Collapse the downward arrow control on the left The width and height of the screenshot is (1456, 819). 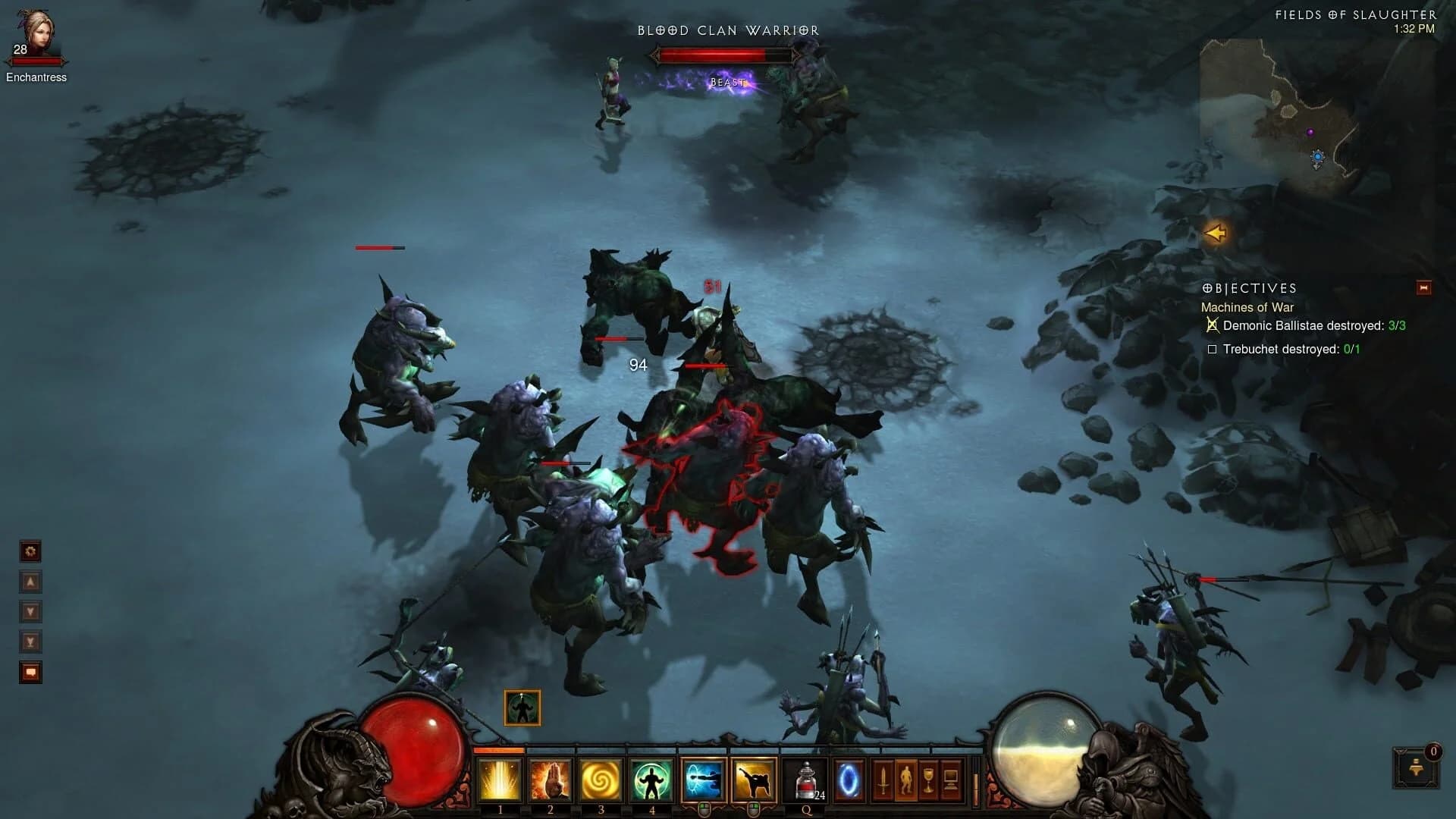(x=30, y=611)
